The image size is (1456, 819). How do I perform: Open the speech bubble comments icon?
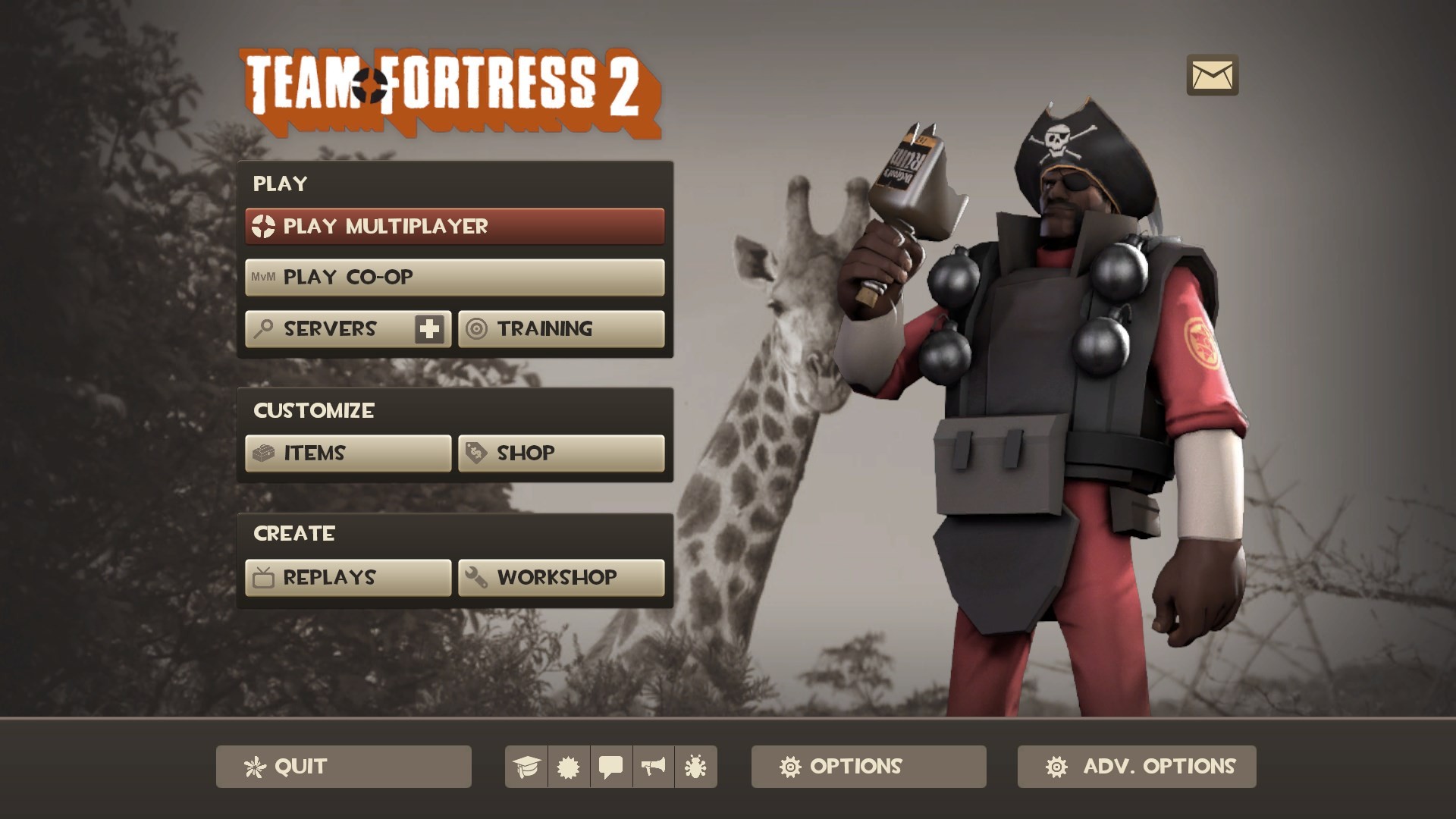[611, 767]
